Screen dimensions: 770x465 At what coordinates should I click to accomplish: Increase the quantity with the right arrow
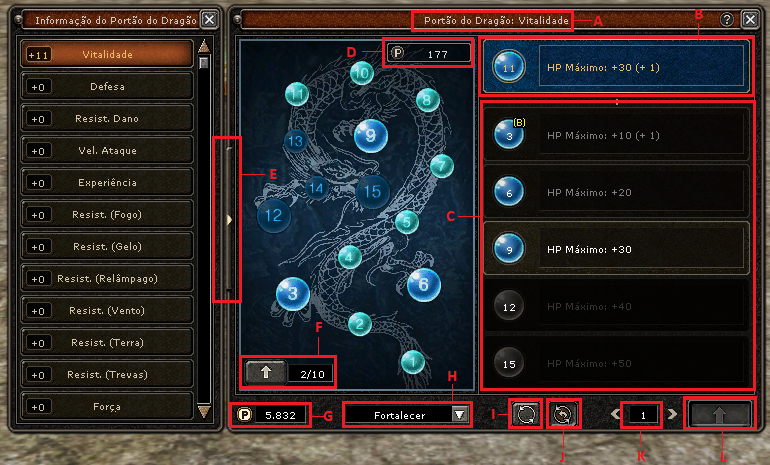coord(673,413)
